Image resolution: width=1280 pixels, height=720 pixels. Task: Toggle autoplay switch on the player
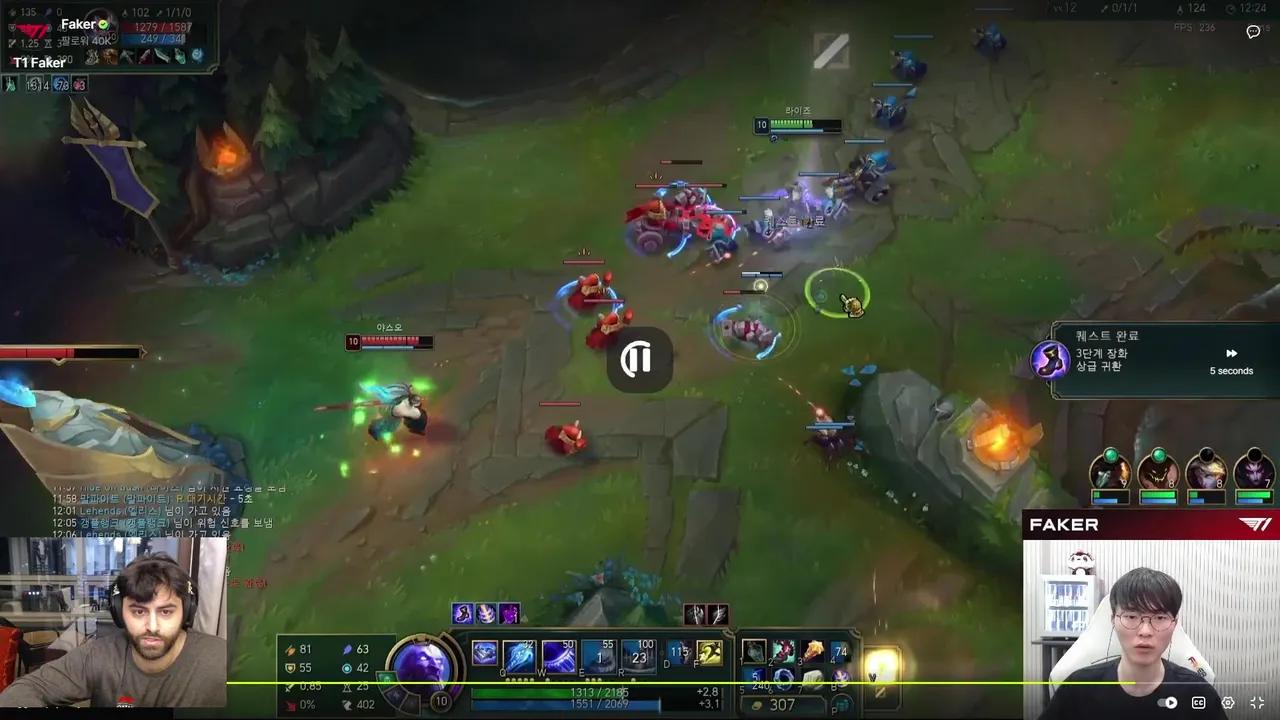pos(1165,701)
